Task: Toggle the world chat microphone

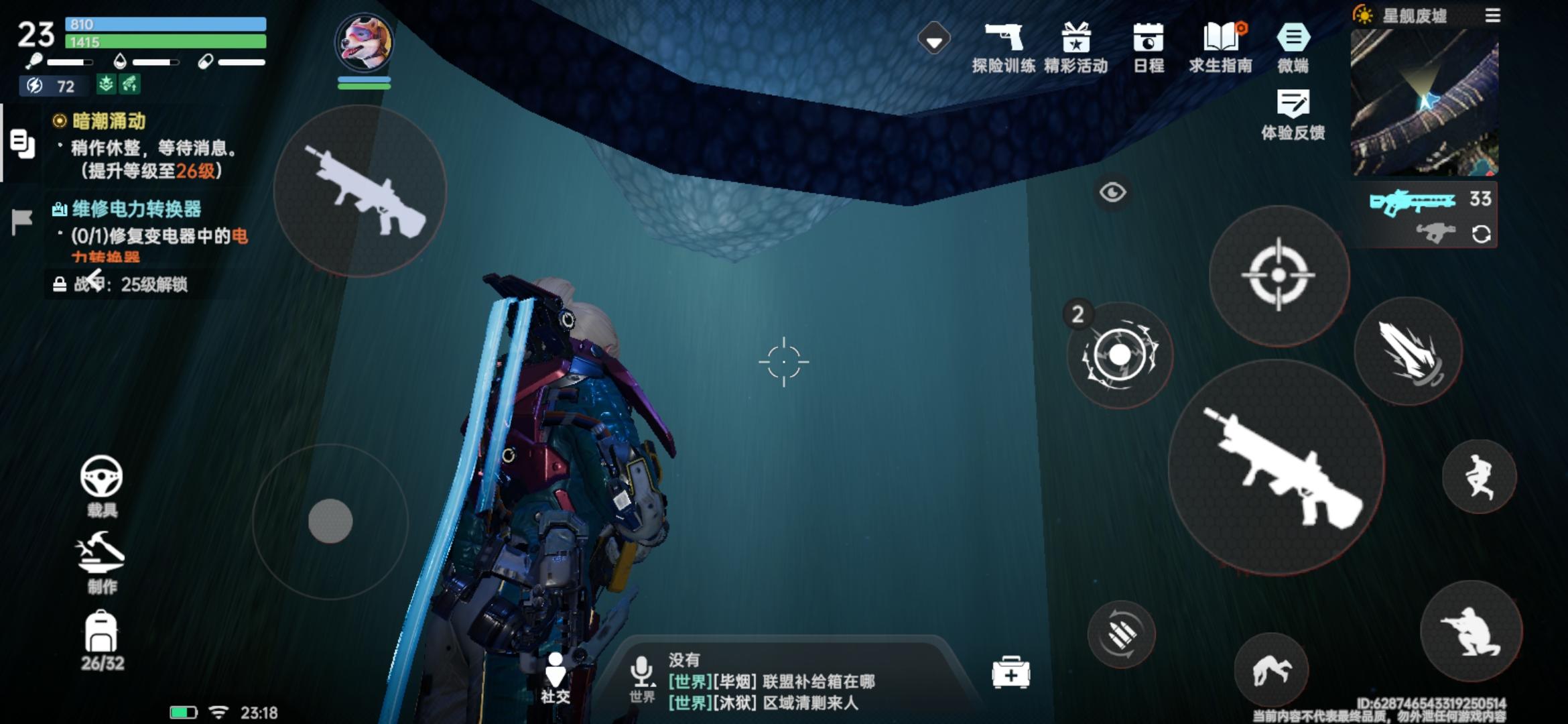Action: [x=642, y=668]
